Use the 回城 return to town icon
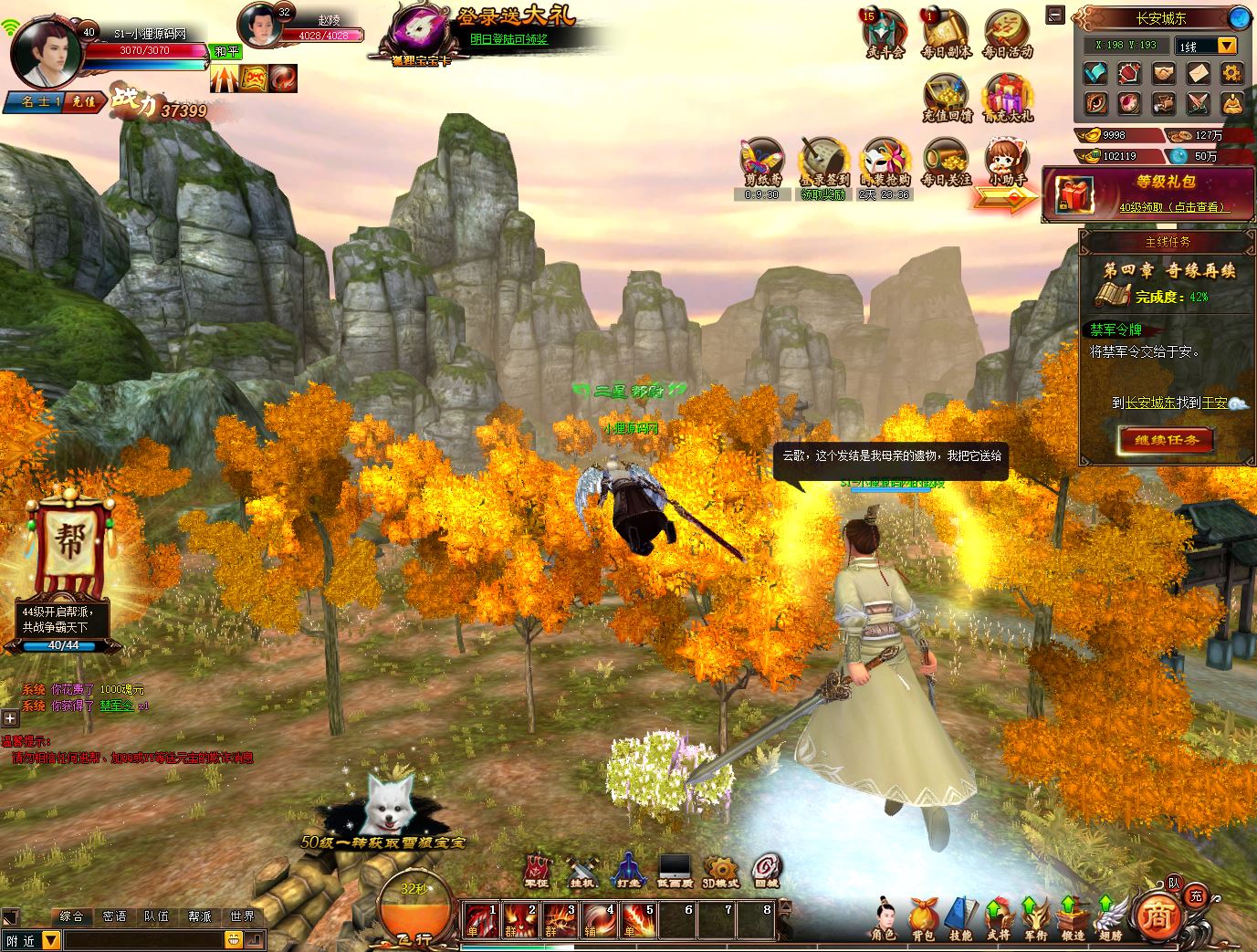1257x952 pixels. click(x=766, y=871)
